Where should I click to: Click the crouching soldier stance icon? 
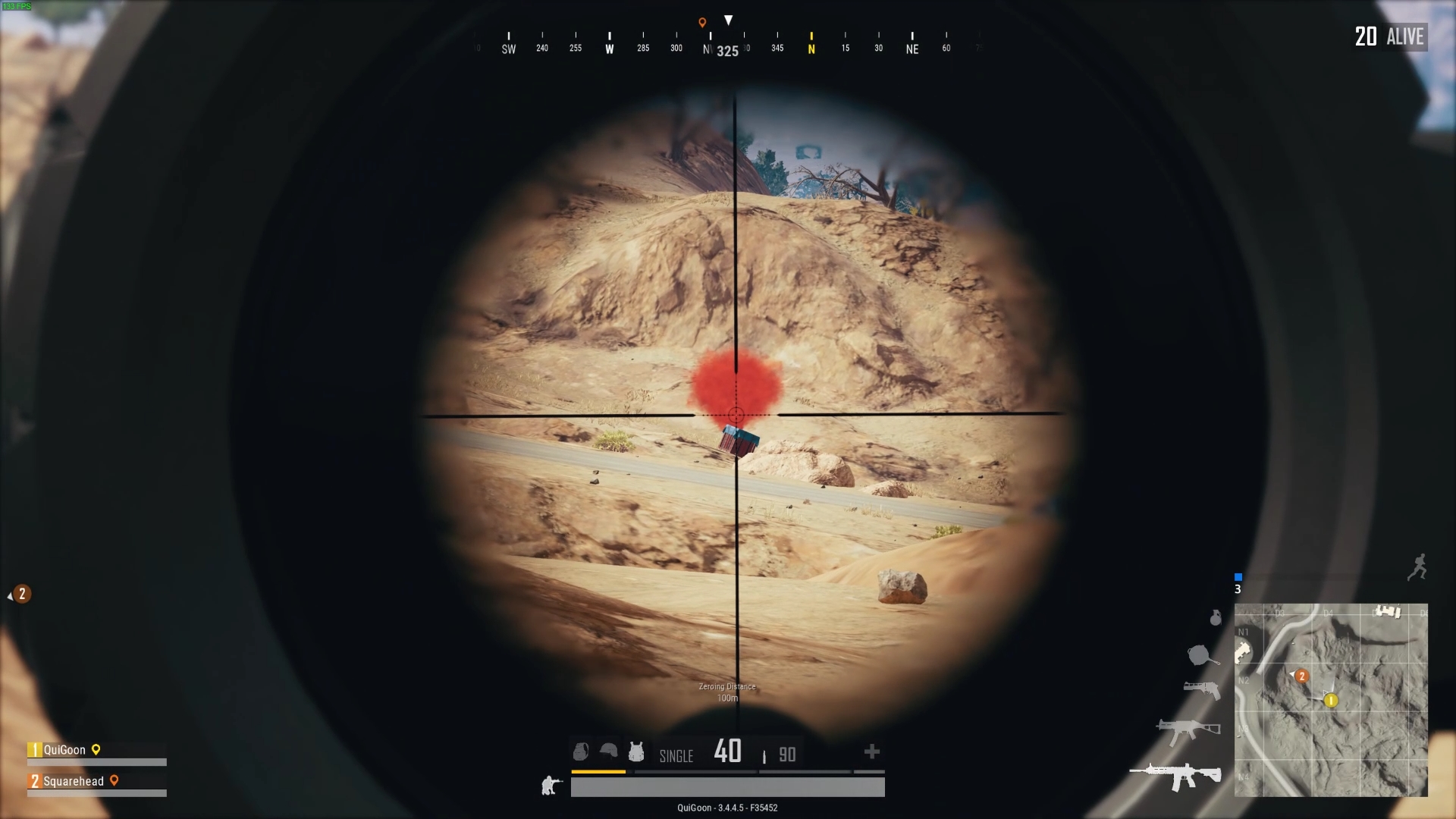click(550, 786)
